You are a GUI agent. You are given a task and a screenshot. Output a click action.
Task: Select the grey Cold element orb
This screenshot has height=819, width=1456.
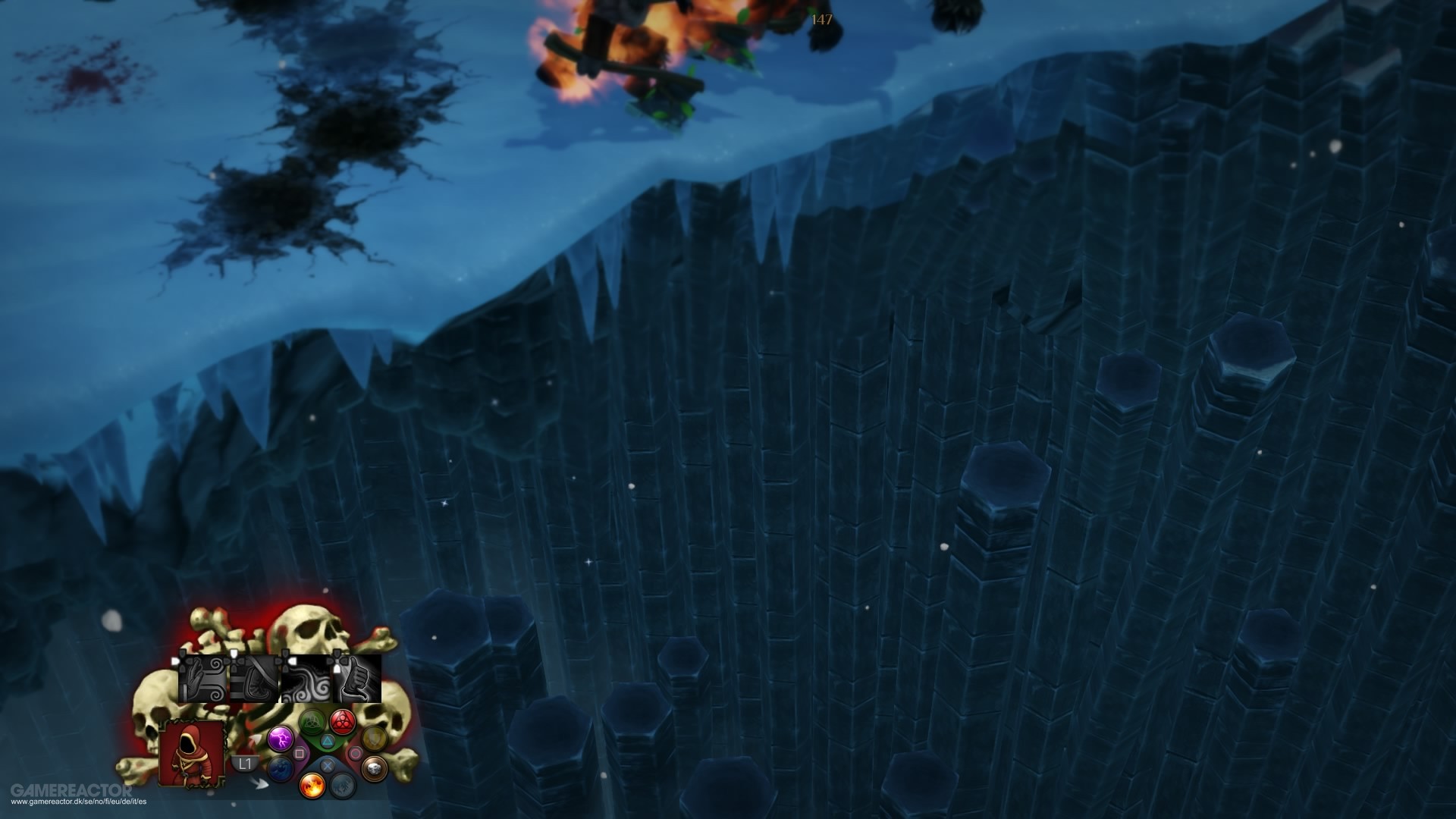click(x=341, y=786)
